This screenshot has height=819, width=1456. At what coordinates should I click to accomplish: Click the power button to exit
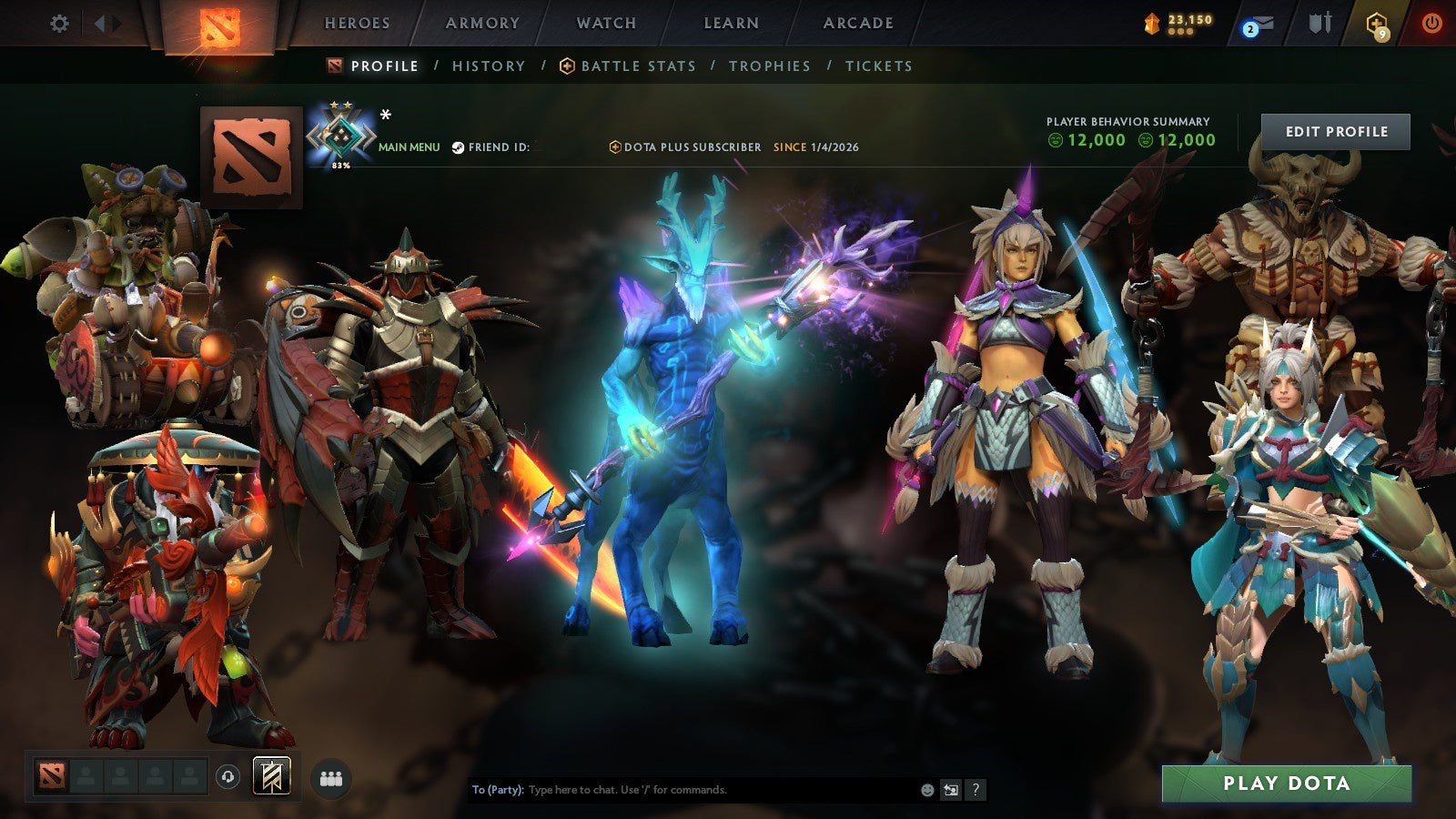(x=1431, y=24)
